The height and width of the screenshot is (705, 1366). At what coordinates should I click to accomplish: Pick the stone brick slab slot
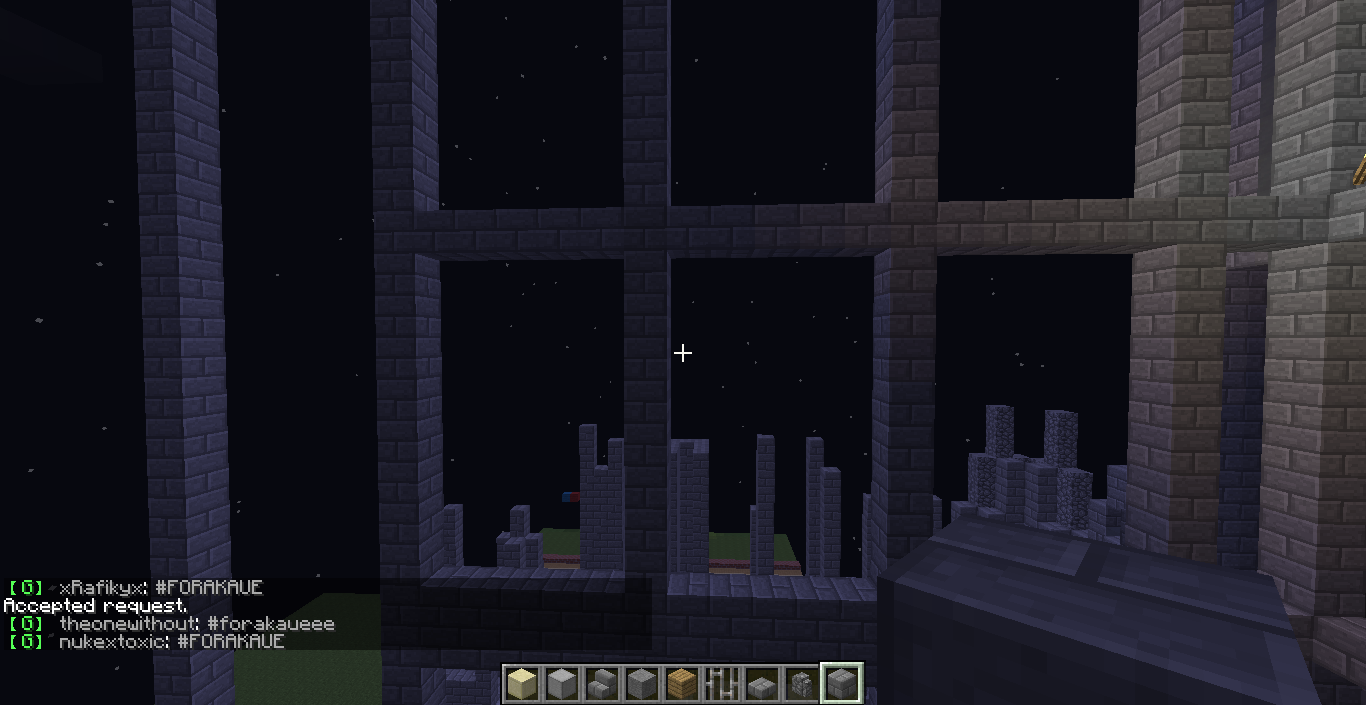(761, 684)
